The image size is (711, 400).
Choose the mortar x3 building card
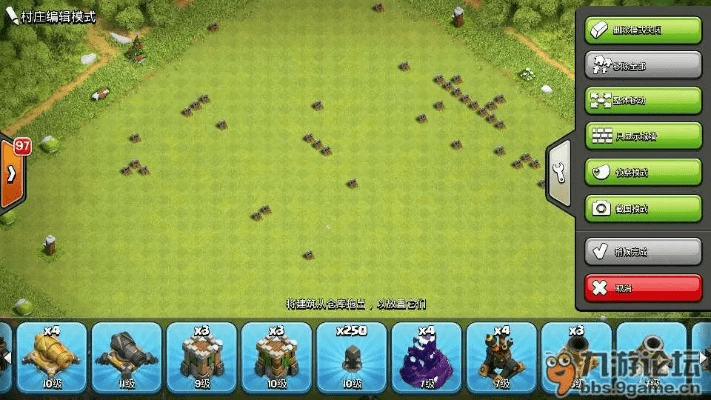click(x=577, y=357)
